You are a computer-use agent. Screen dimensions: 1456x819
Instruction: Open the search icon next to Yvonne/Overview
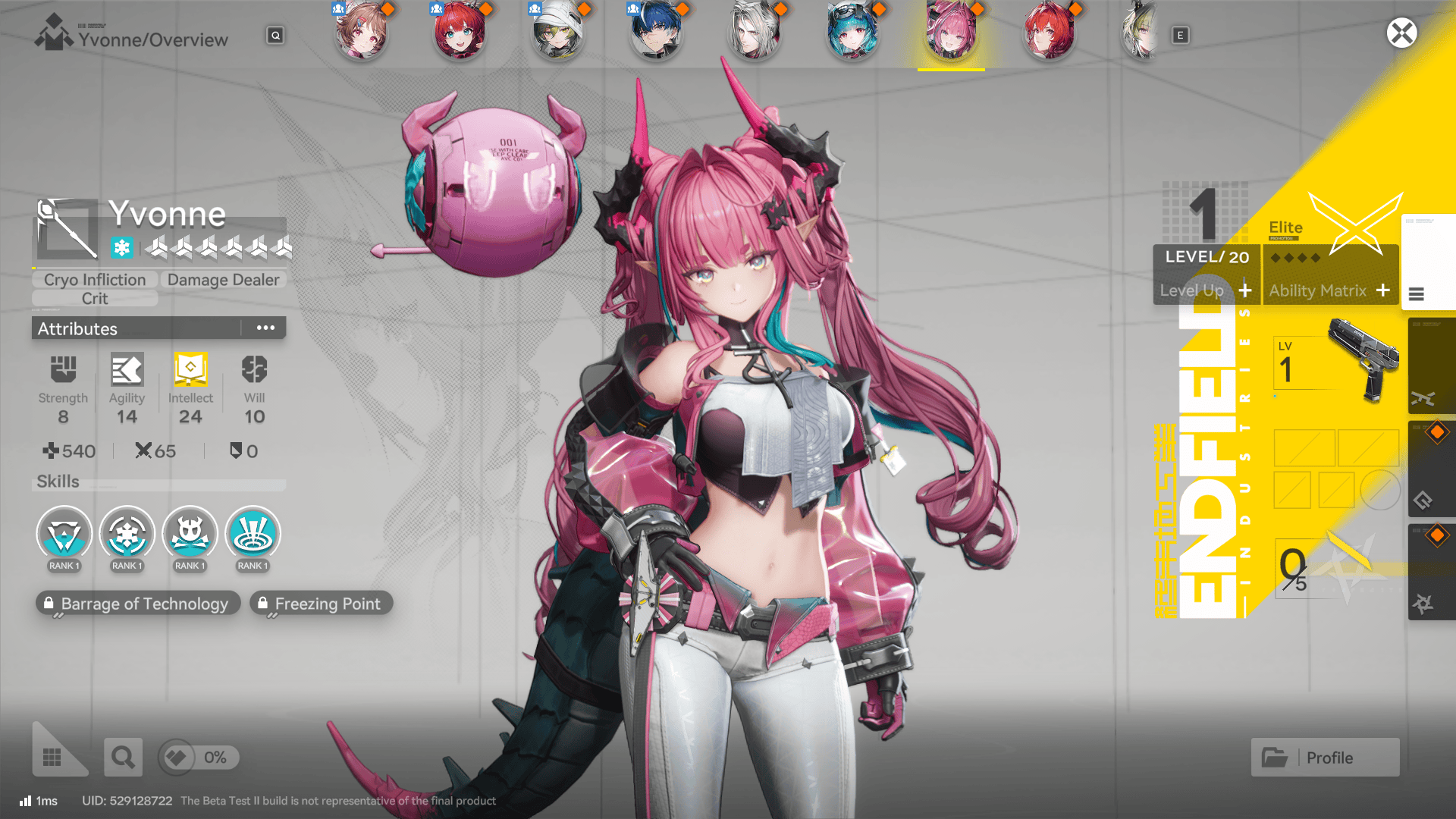tap(275, 35)
